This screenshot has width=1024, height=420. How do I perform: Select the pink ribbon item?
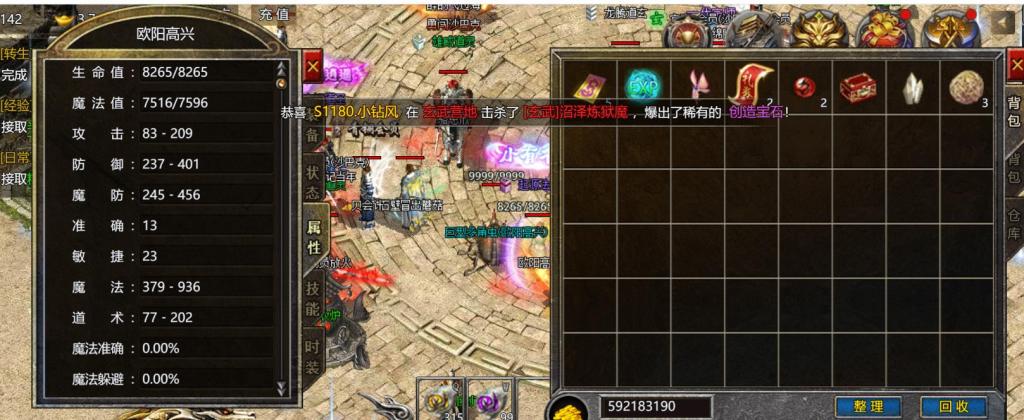695,86
